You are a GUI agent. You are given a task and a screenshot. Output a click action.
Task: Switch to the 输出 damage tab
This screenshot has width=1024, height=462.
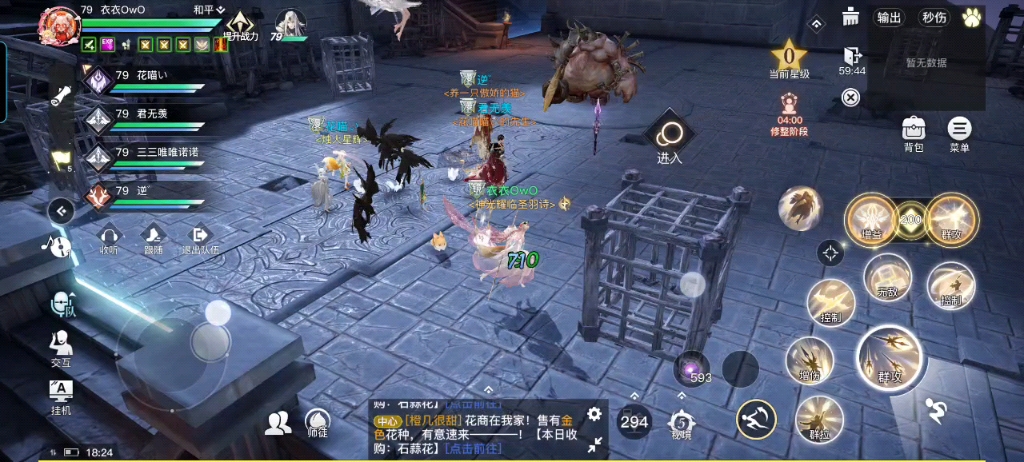click(889, 17)
